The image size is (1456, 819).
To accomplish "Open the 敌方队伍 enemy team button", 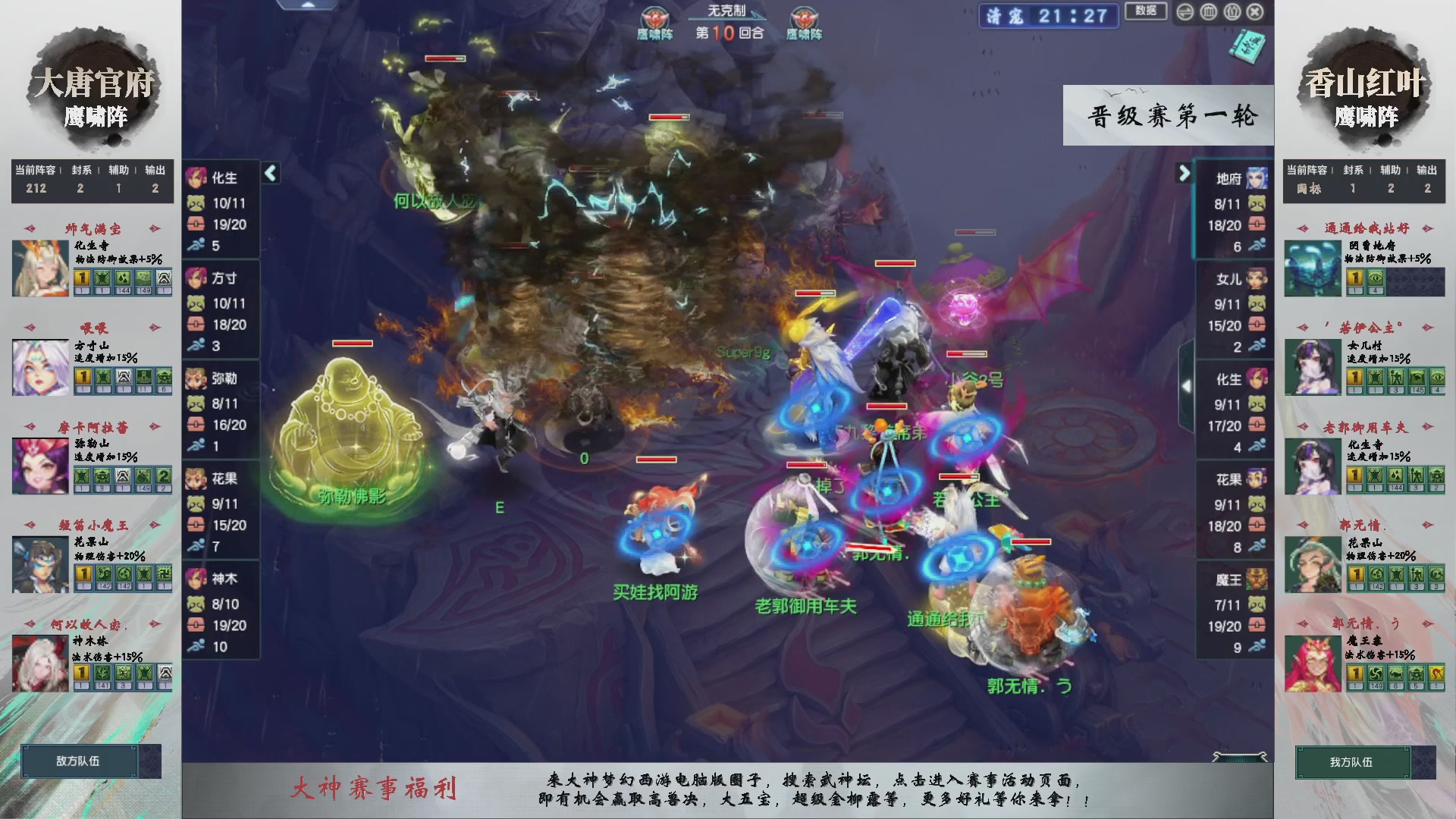I will point(80,763).
